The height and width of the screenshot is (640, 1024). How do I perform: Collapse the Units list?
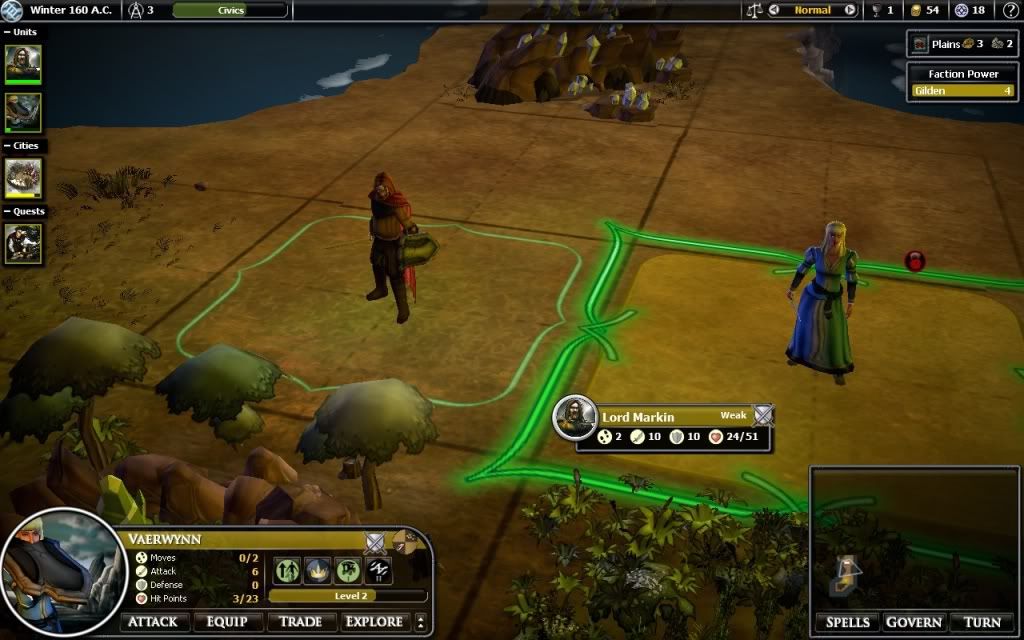pos(7,32)
